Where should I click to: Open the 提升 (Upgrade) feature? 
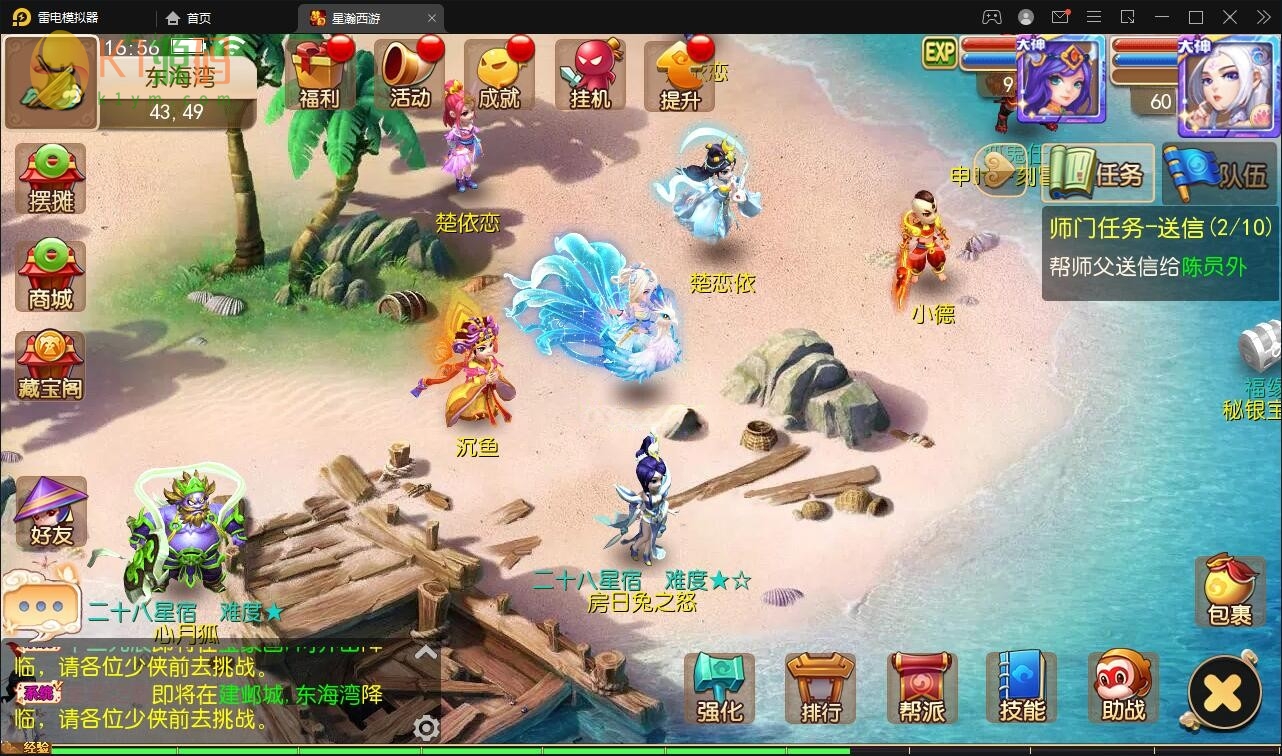(x=680, y=75)
